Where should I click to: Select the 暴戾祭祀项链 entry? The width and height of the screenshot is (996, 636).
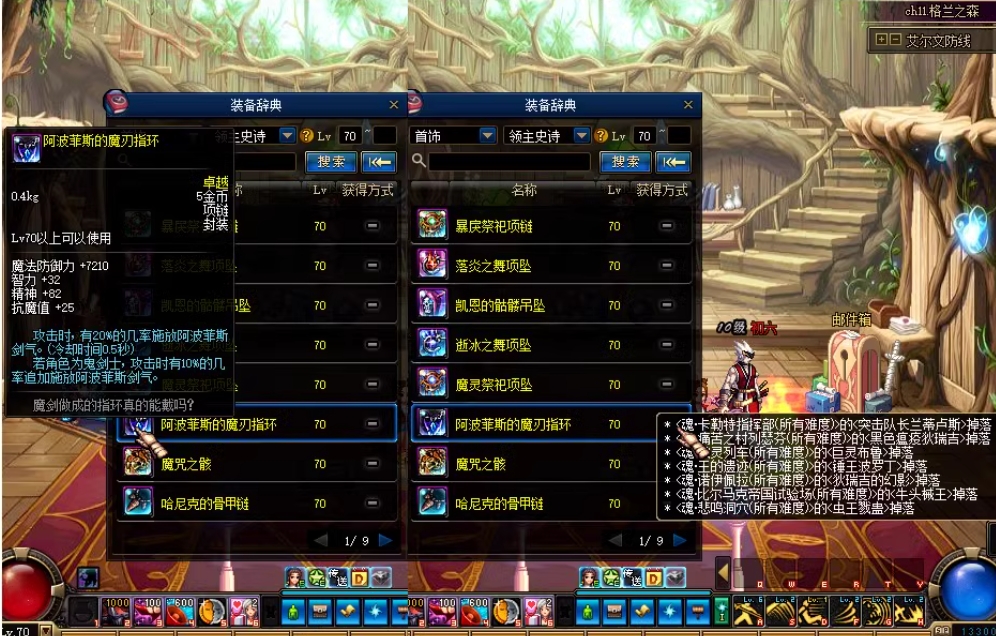494,226
